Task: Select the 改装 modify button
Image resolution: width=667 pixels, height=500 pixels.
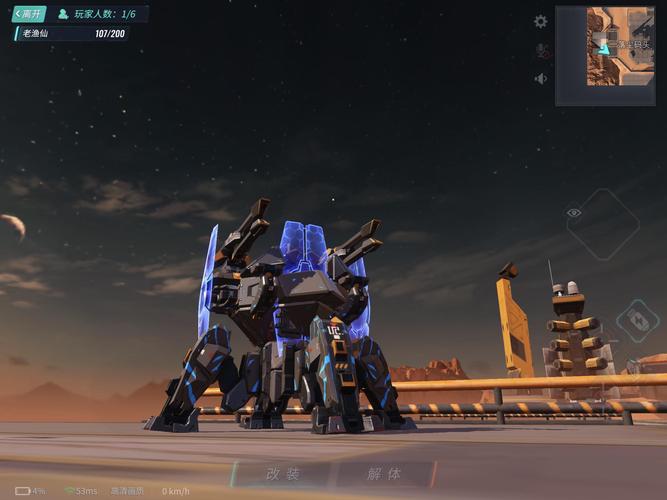Action: click(x=284, y=473)
